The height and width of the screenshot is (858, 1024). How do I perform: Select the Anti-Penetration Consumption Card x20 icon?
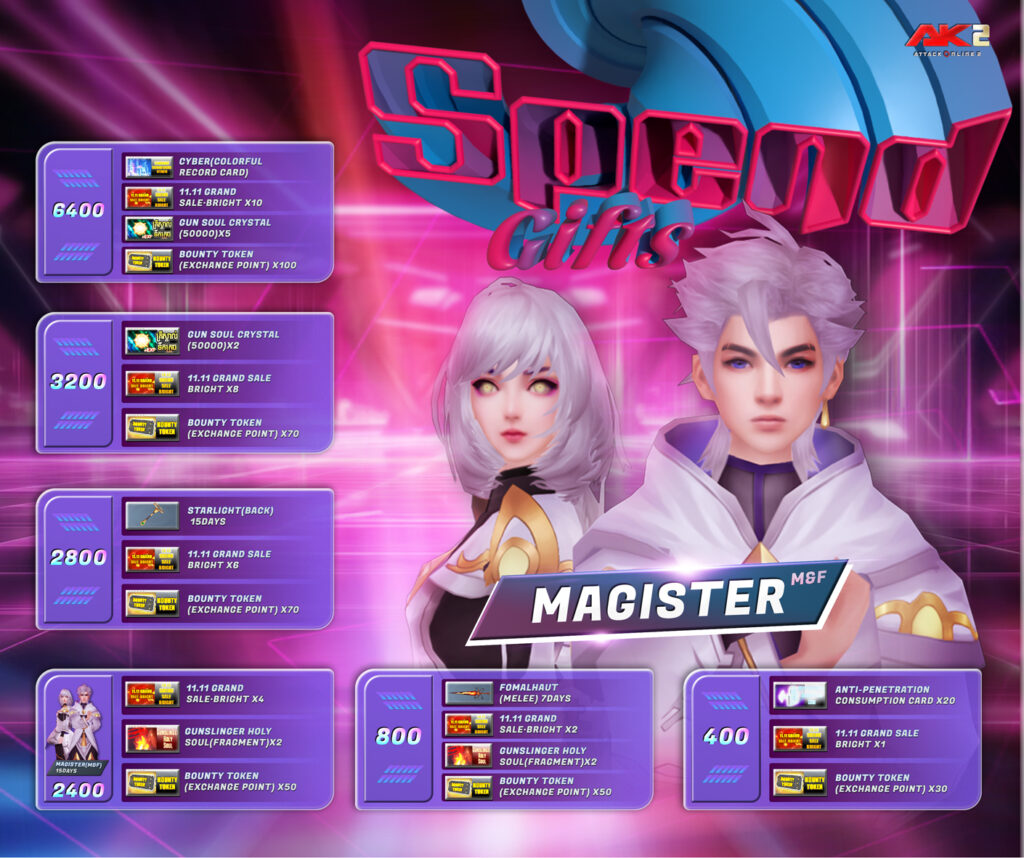[x=799, y=695]
